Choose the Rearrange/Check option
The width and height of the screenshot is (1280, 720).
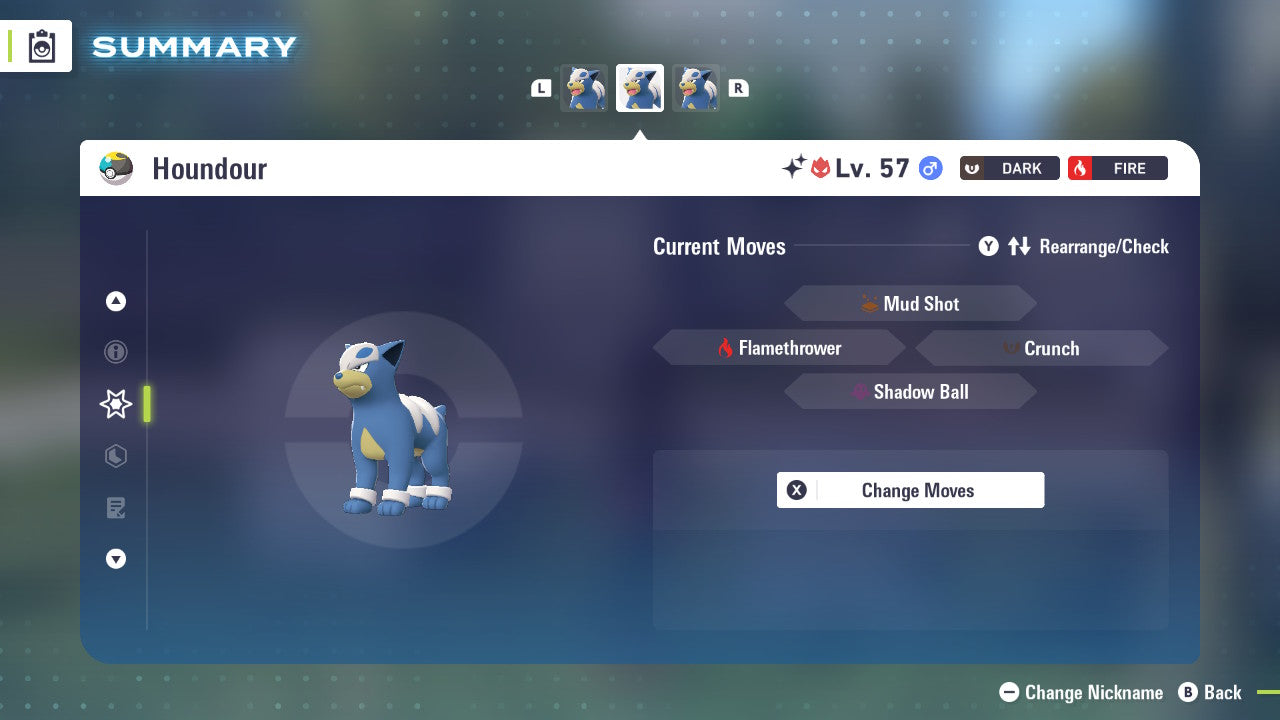pos(1102,246)
